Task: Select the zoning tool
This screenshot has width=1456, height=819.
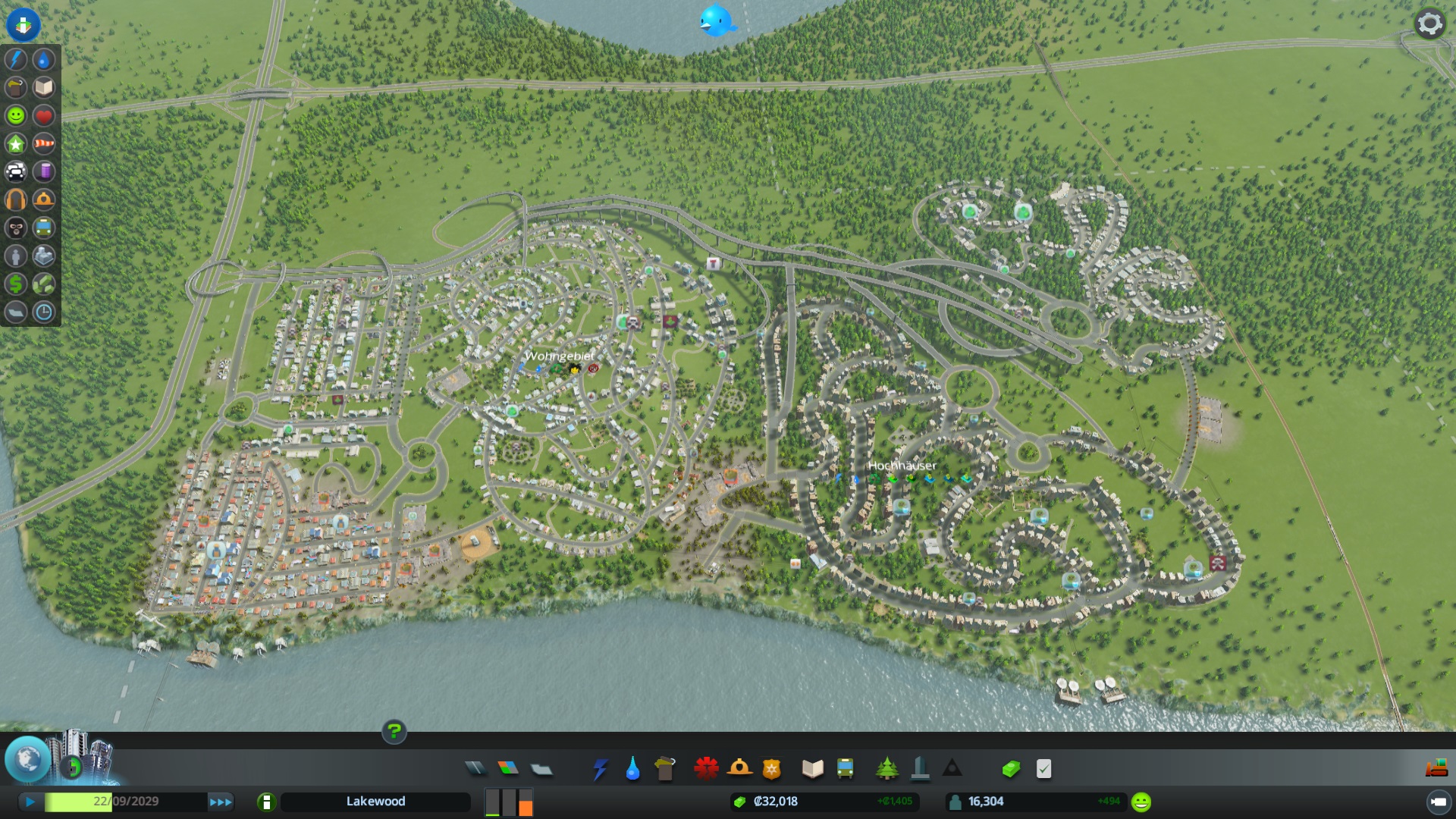Action: tap(508, 769)
